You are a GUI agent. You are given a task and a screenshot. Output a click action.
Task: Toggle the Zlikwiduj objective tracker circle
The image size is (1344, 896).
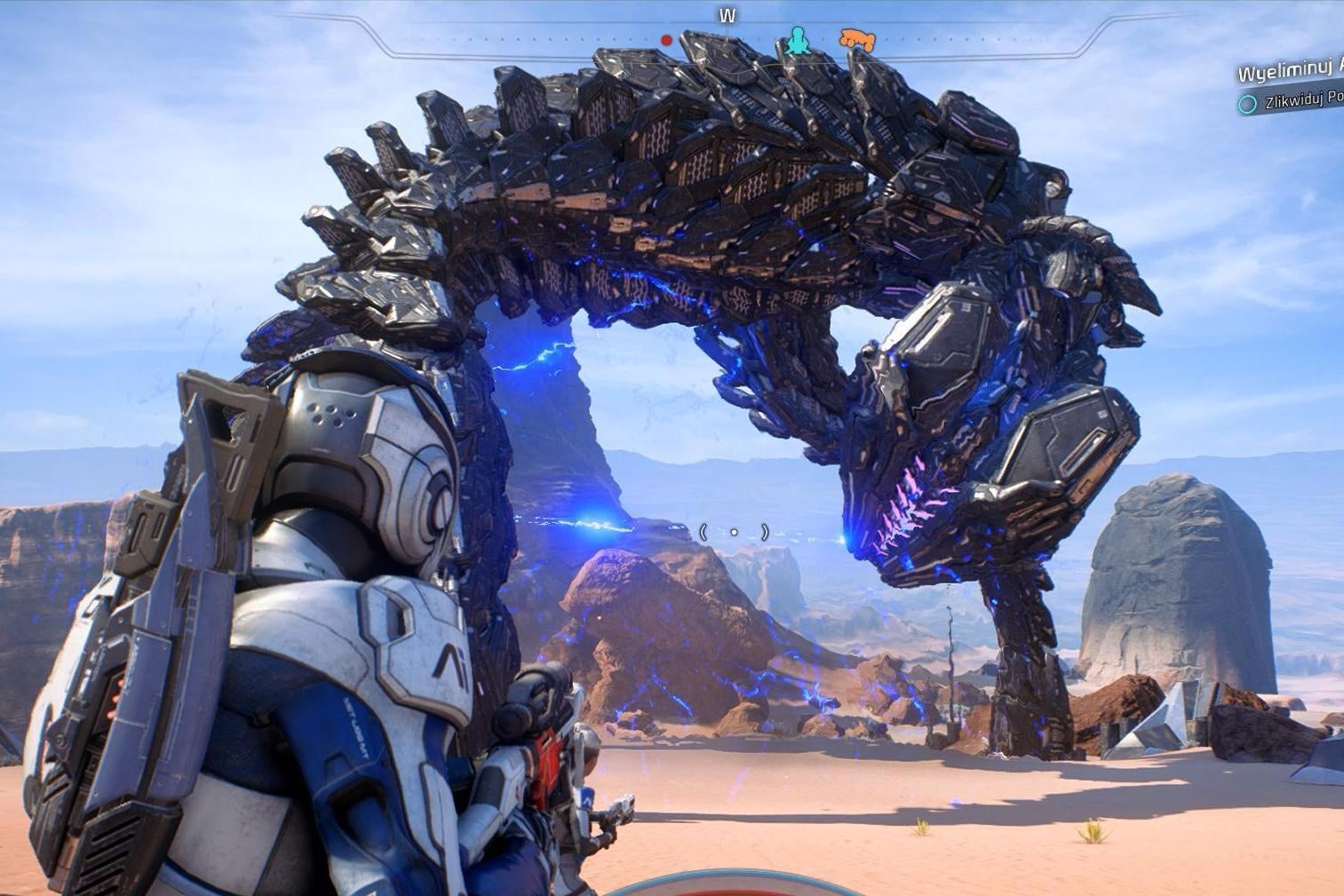click(x=1247, y=104)
